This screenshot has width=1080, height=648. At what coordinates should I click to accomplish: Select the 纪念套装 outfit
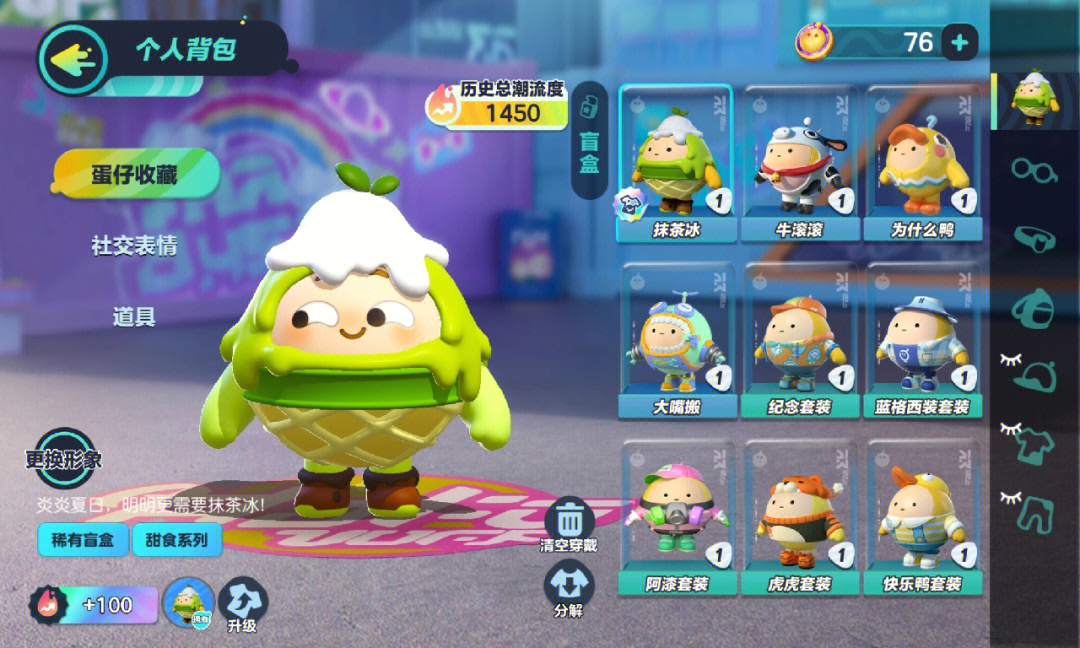(797, 340)
